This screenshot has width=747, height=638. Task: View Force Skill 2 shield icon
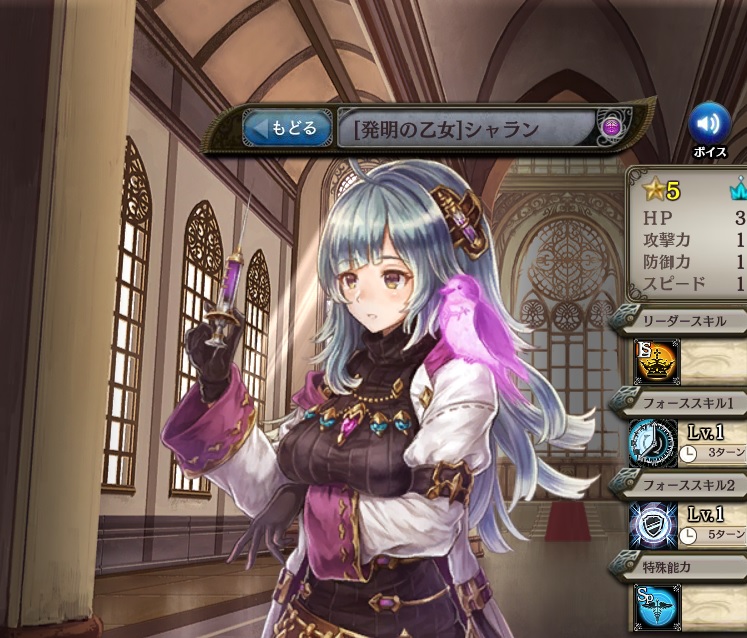654,525
